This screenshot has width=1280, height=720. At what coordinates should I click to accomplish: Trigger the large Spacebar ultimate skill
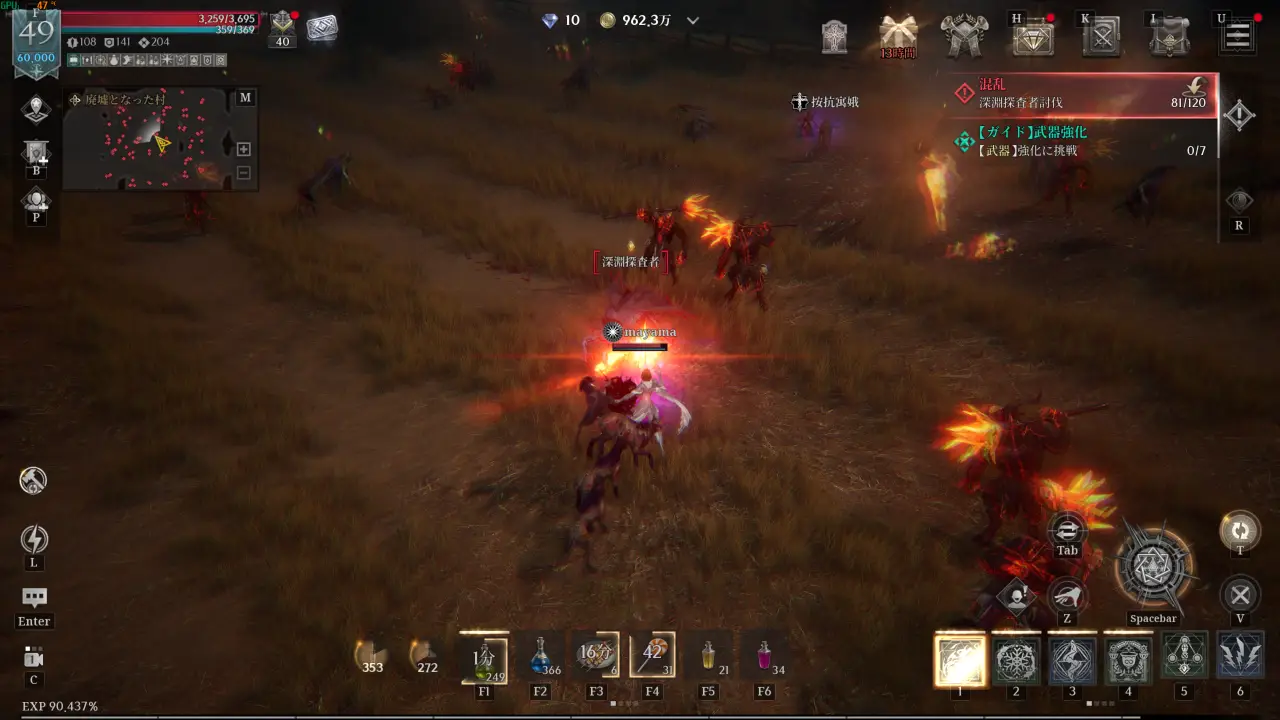tap(1153, 567)
